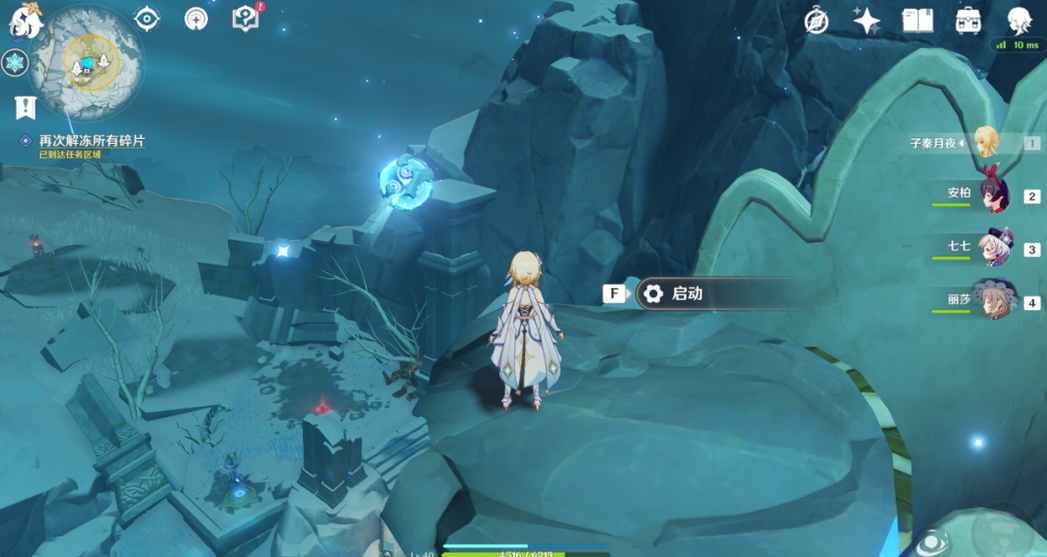Click the eye-shaped quest navigation icon
Viewport: 1047px width, 557px height.
147,19
